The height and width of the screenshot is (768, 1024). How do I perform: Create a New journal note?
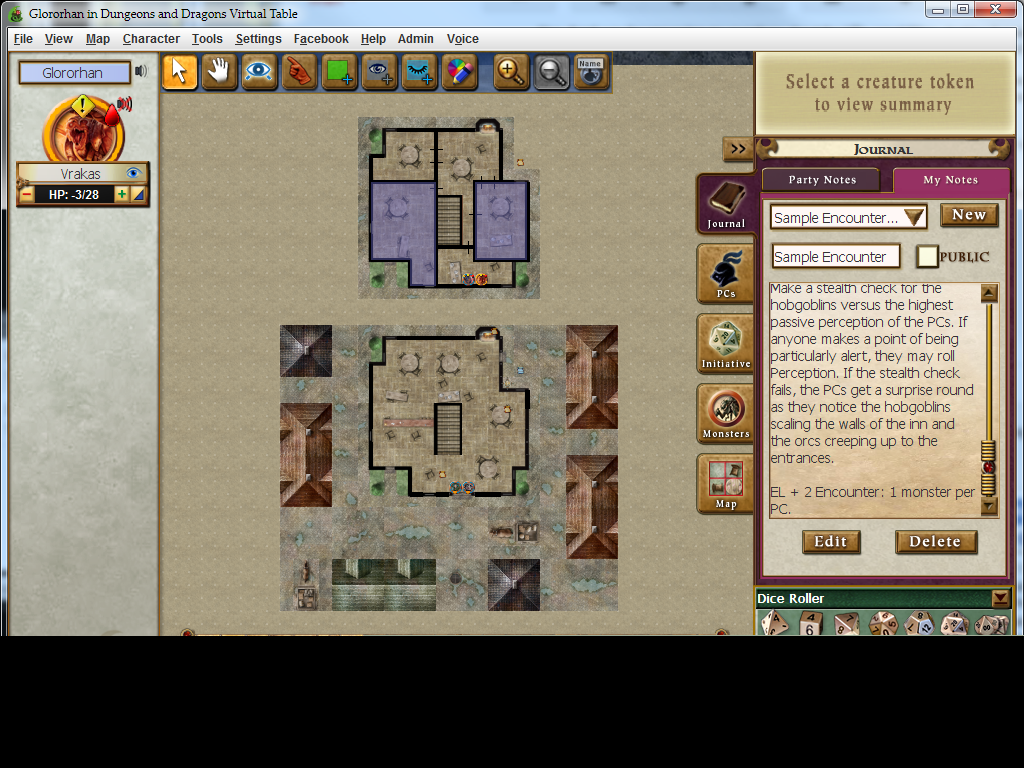[x=968, y=215]
